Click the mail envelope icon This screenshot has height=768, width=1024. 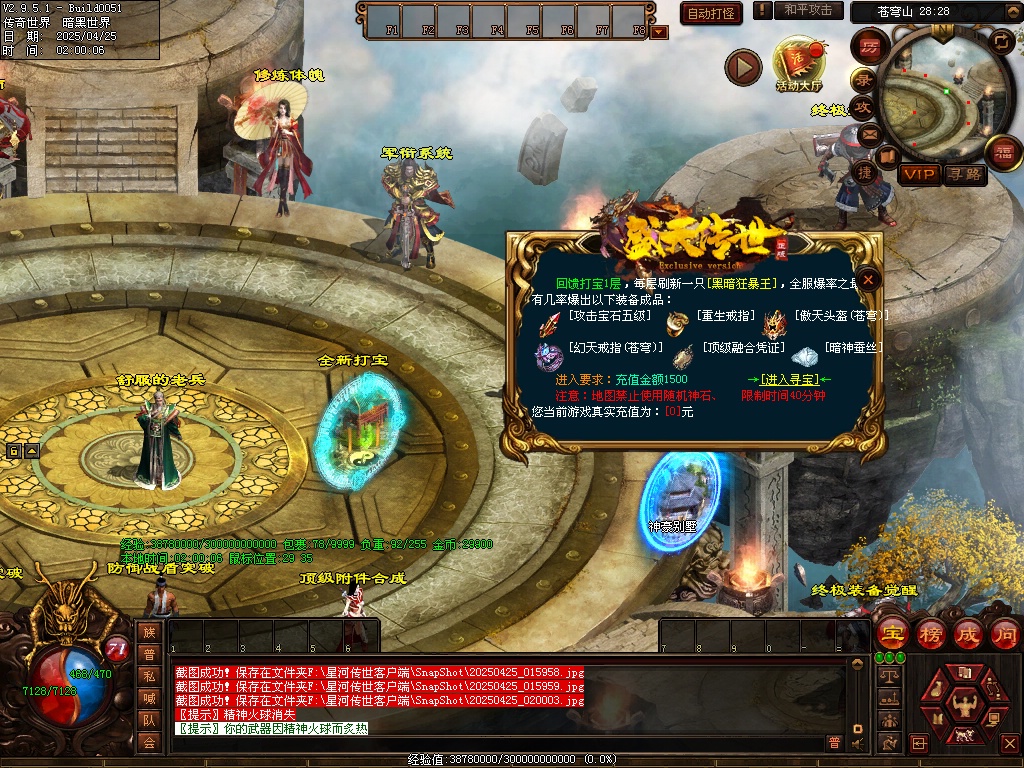869,133
